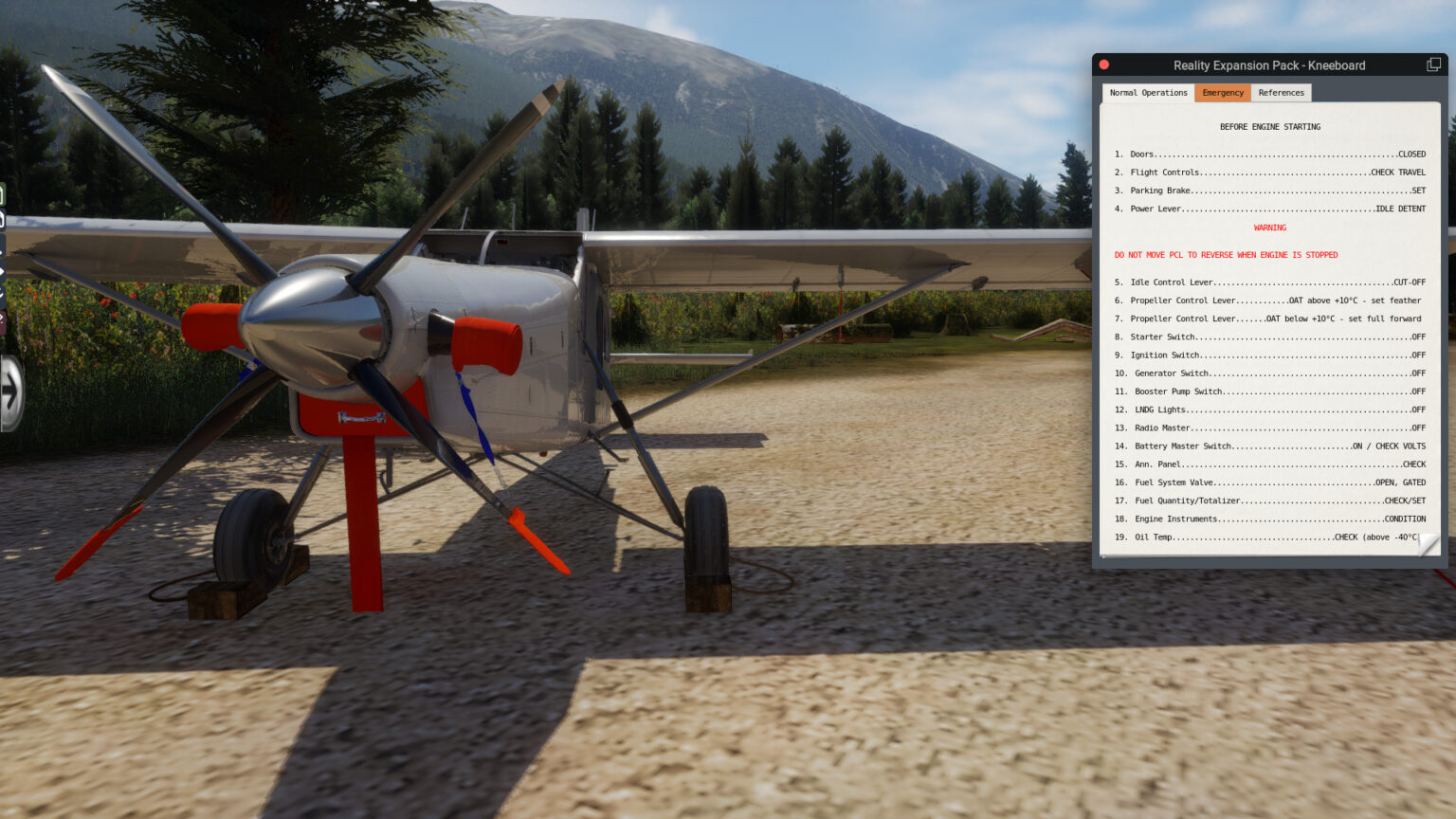Click the DO NOT MOVE PCL warning text

(x=1227, y=254)
